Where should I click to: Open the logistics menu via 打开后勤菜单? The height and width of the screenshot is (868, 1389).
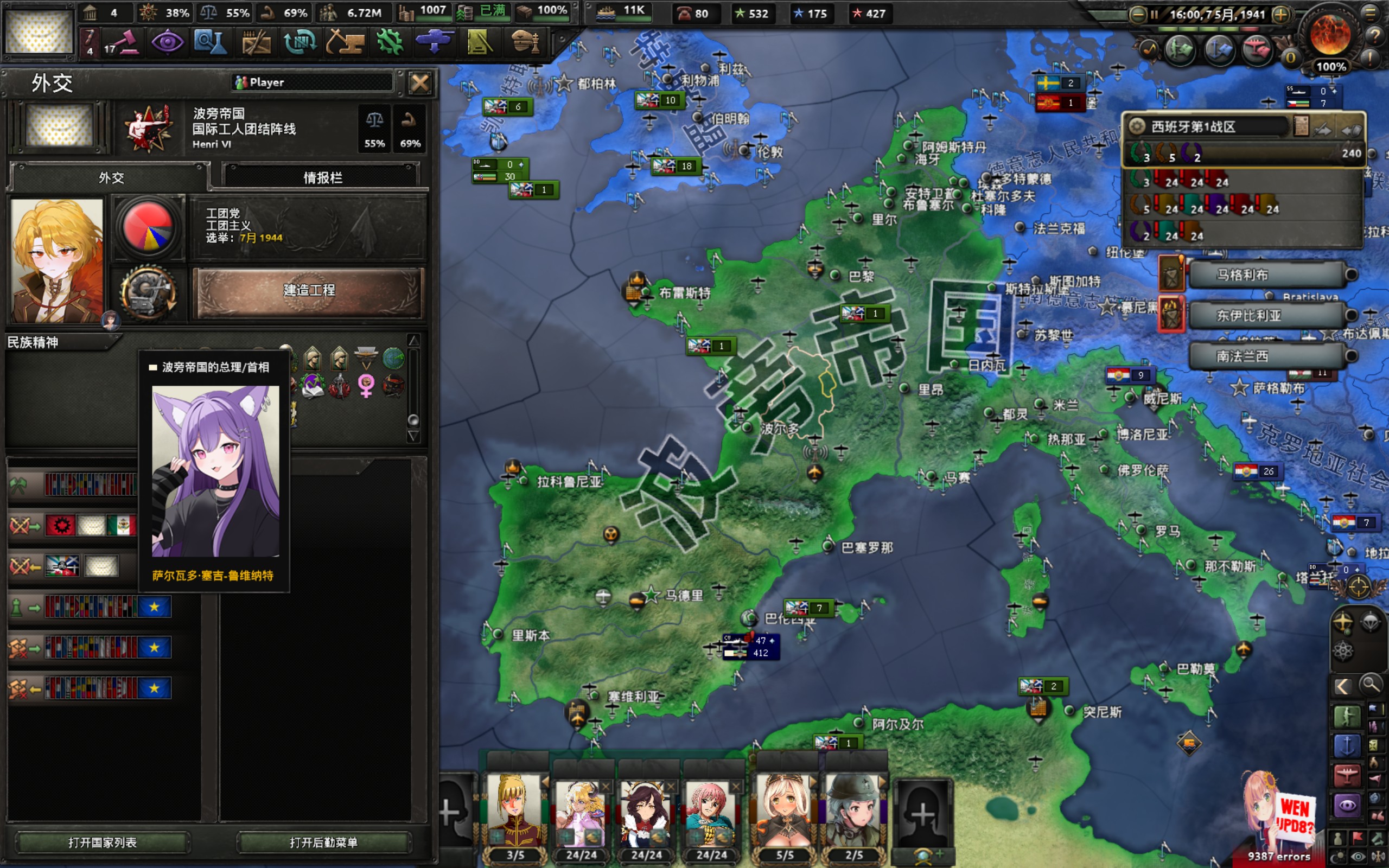click(324, 842)
